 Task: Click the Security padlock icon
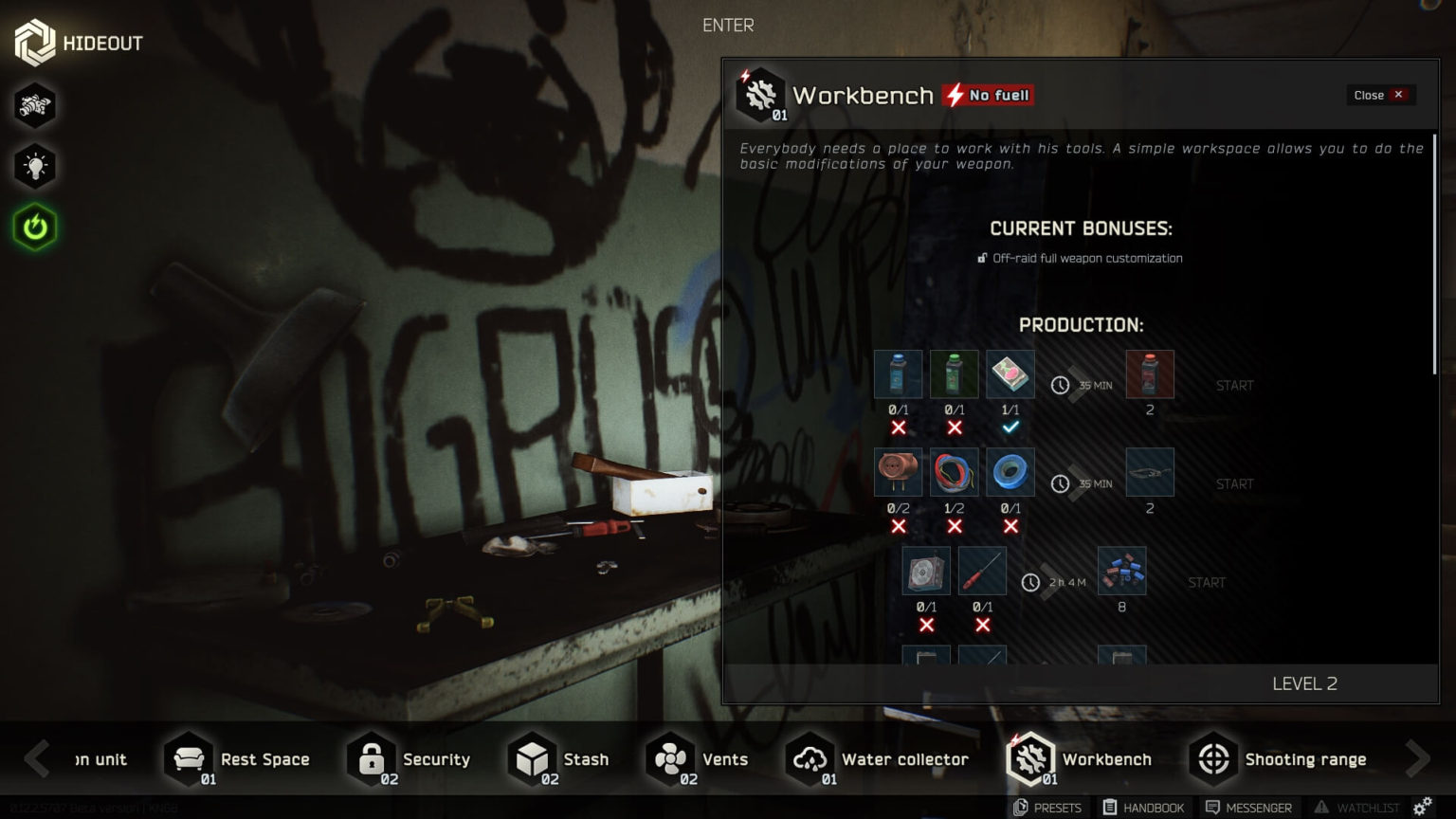click(x=369, y=758)
